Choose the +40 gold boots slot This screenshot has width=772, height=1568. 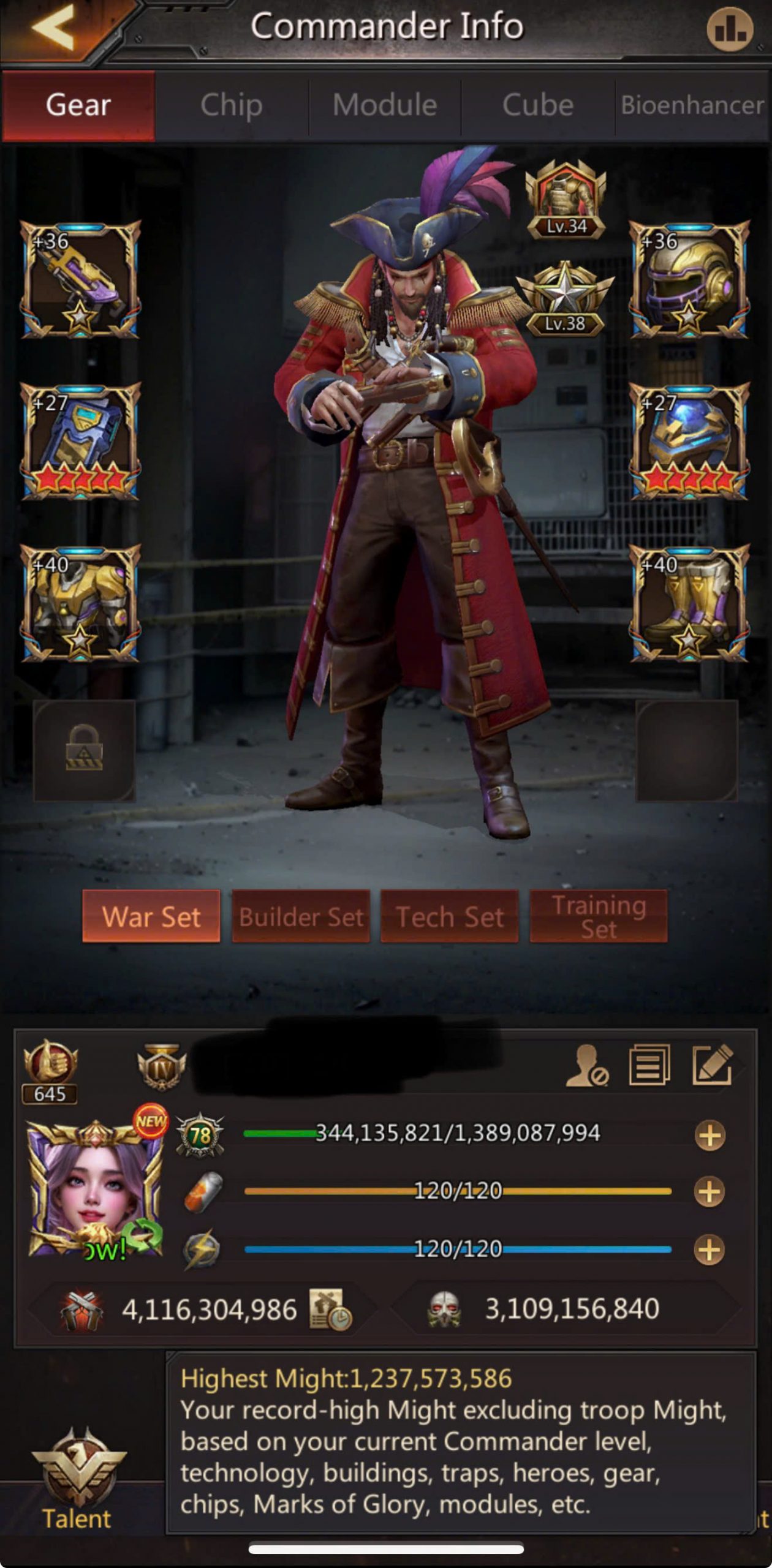coord(689,603)
